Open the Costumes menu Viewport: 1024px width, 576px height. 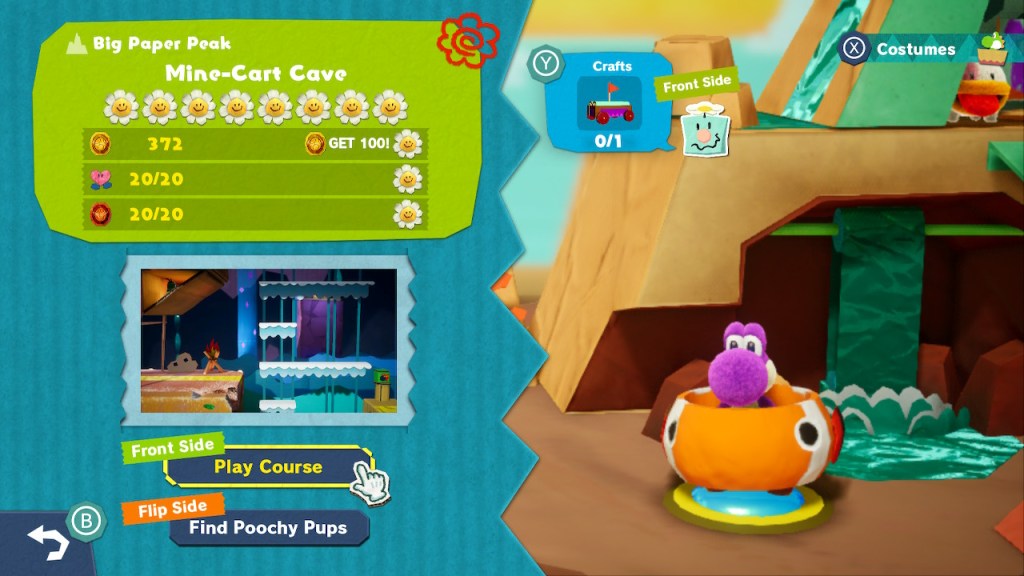click(914, 49)
